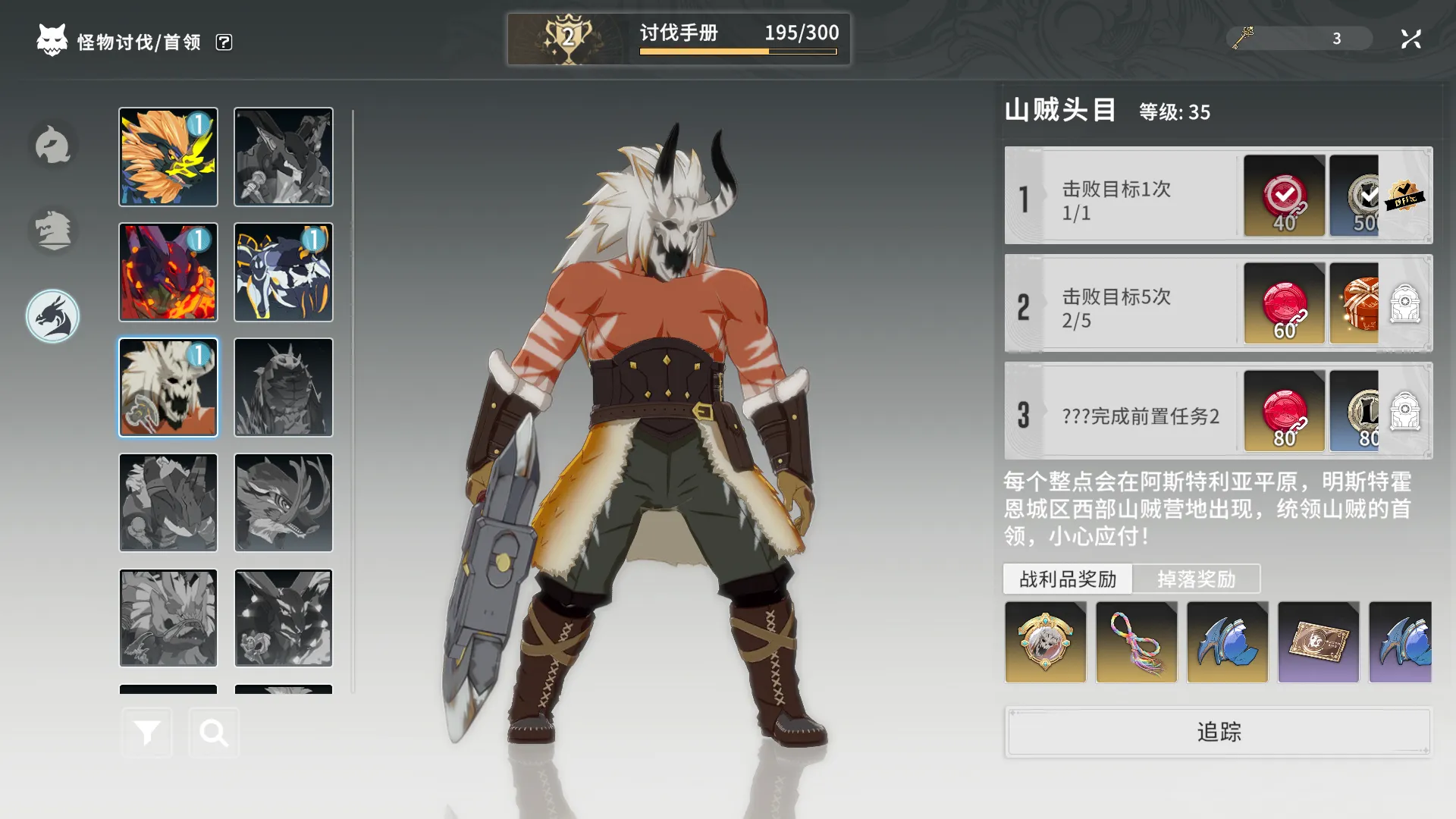
Task: Inspect the gold-framed portrait medal loot
Action: 1045,642
